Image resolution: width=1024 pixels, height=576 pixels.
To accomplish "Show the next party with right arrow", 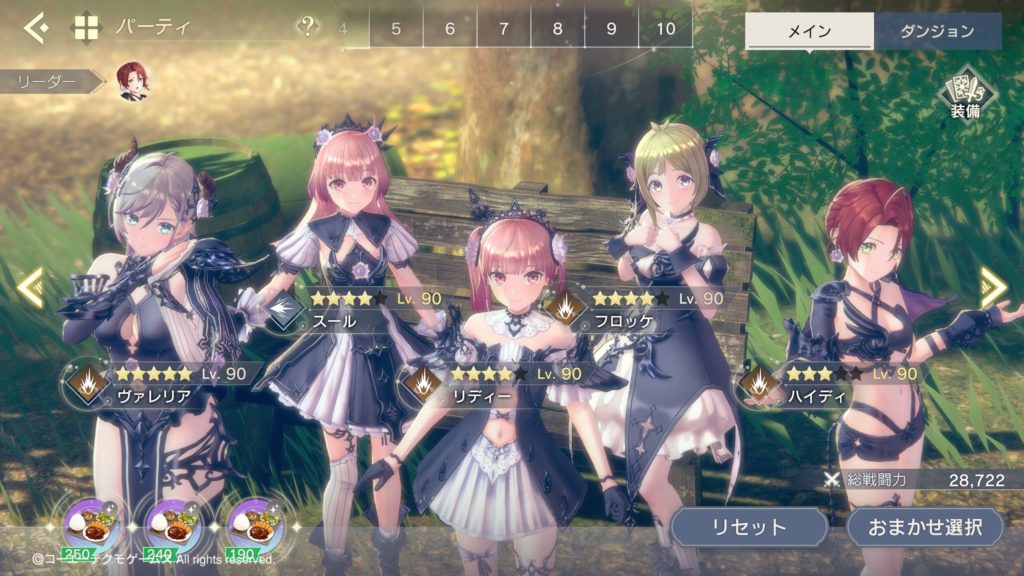I will pos(993,287).
